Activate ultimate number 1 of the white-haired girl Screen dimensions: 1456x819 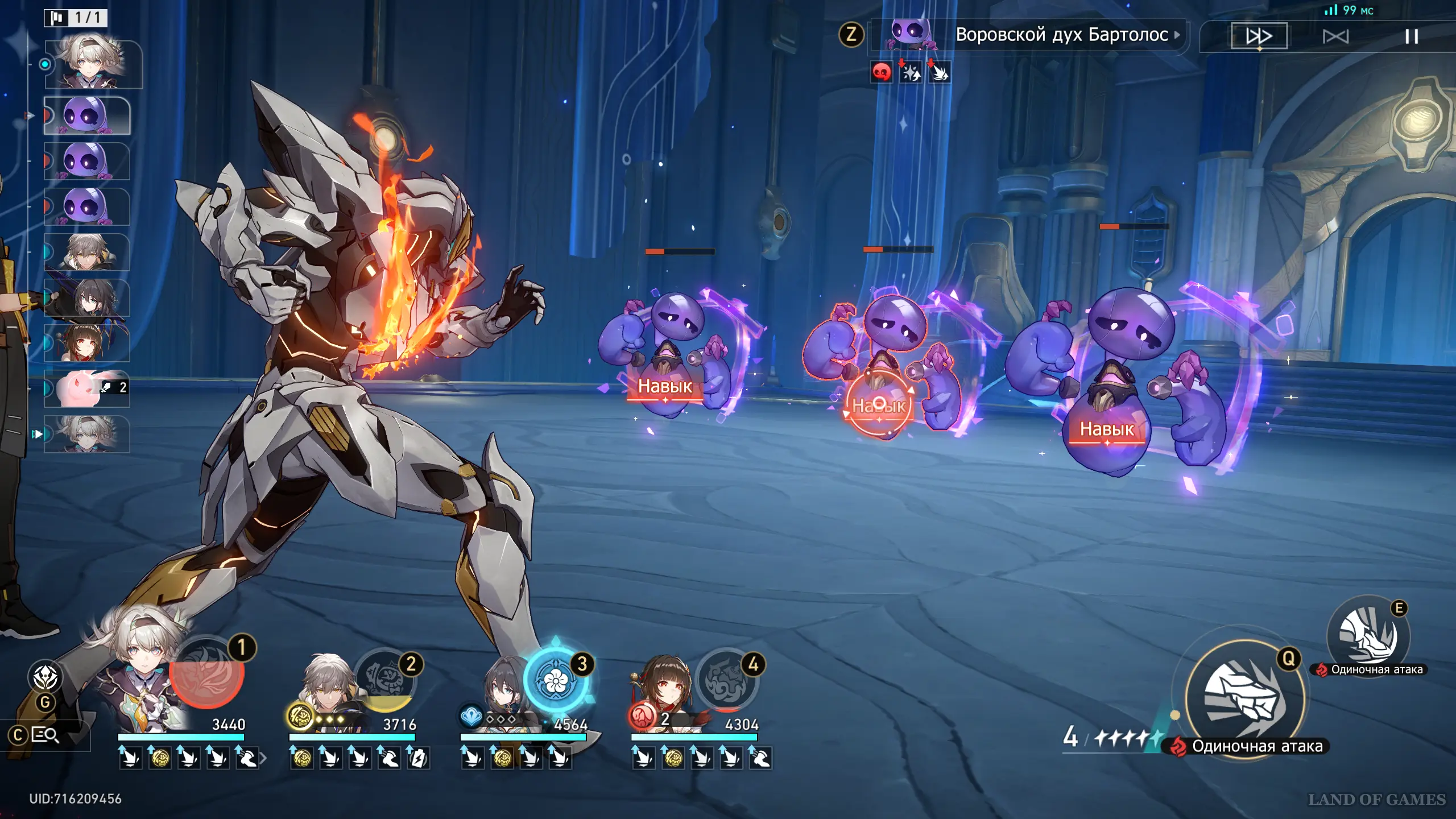[208, 673]
